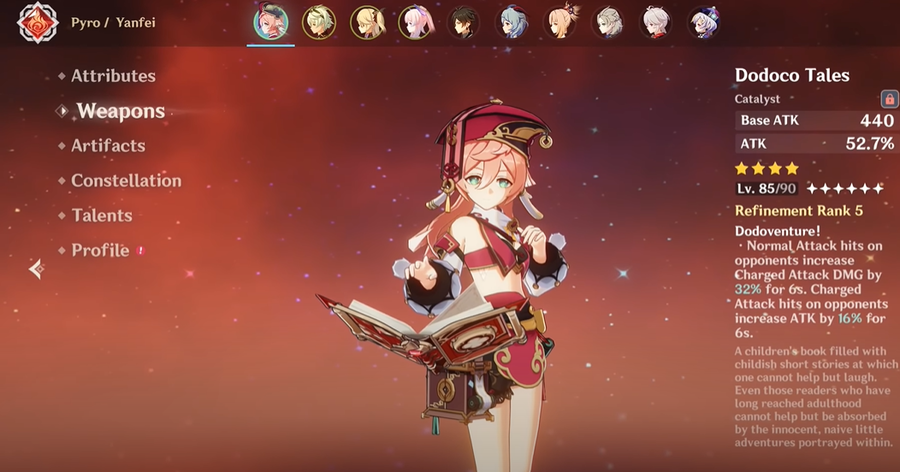View the Profile section

pyautogui.click(x=100, y=250)
